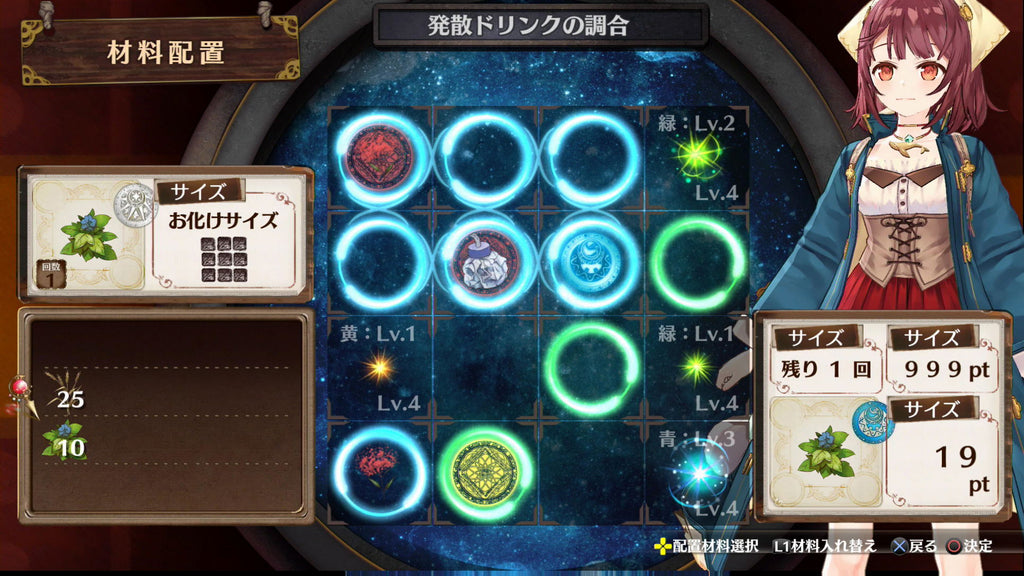Pick the yellow seal tile with green ring

[x=487, y=472]
